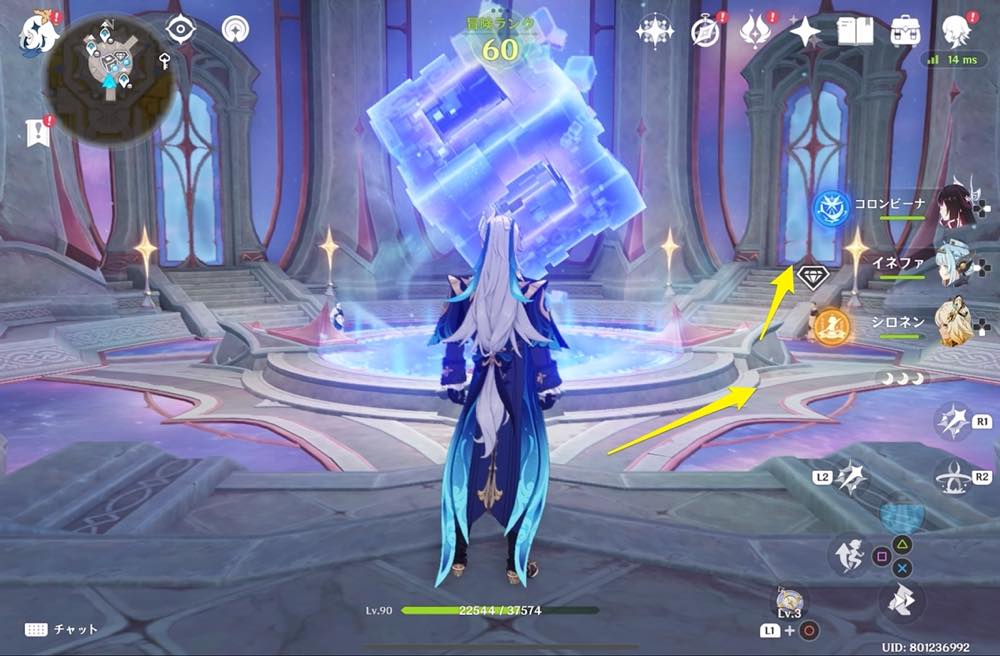Screen dimensions: 1000x656
Task: Open the events compass icon
Action: click(706, 30)
